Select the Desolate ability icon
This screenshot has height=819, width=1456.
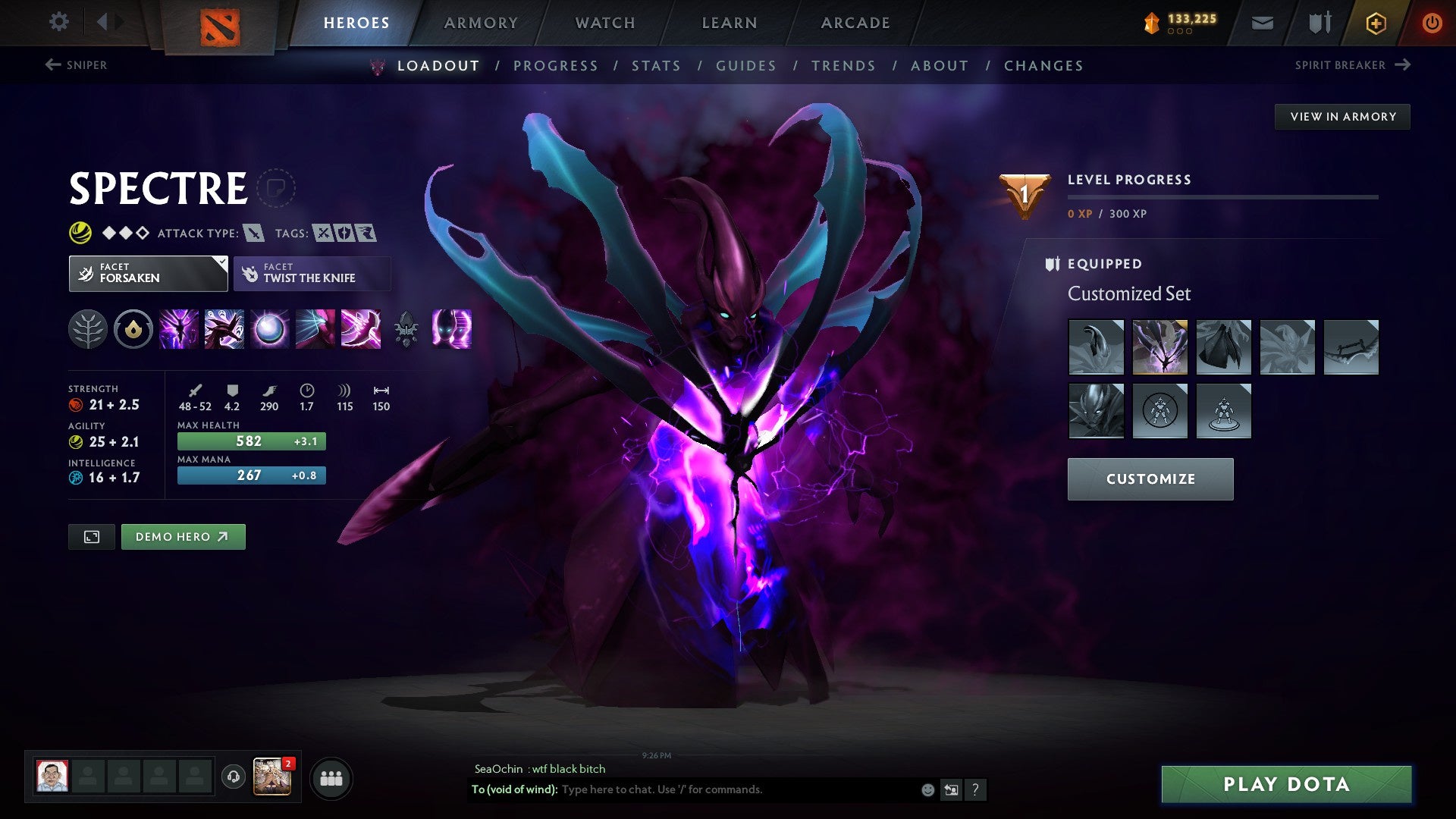[x=223, y=329]
